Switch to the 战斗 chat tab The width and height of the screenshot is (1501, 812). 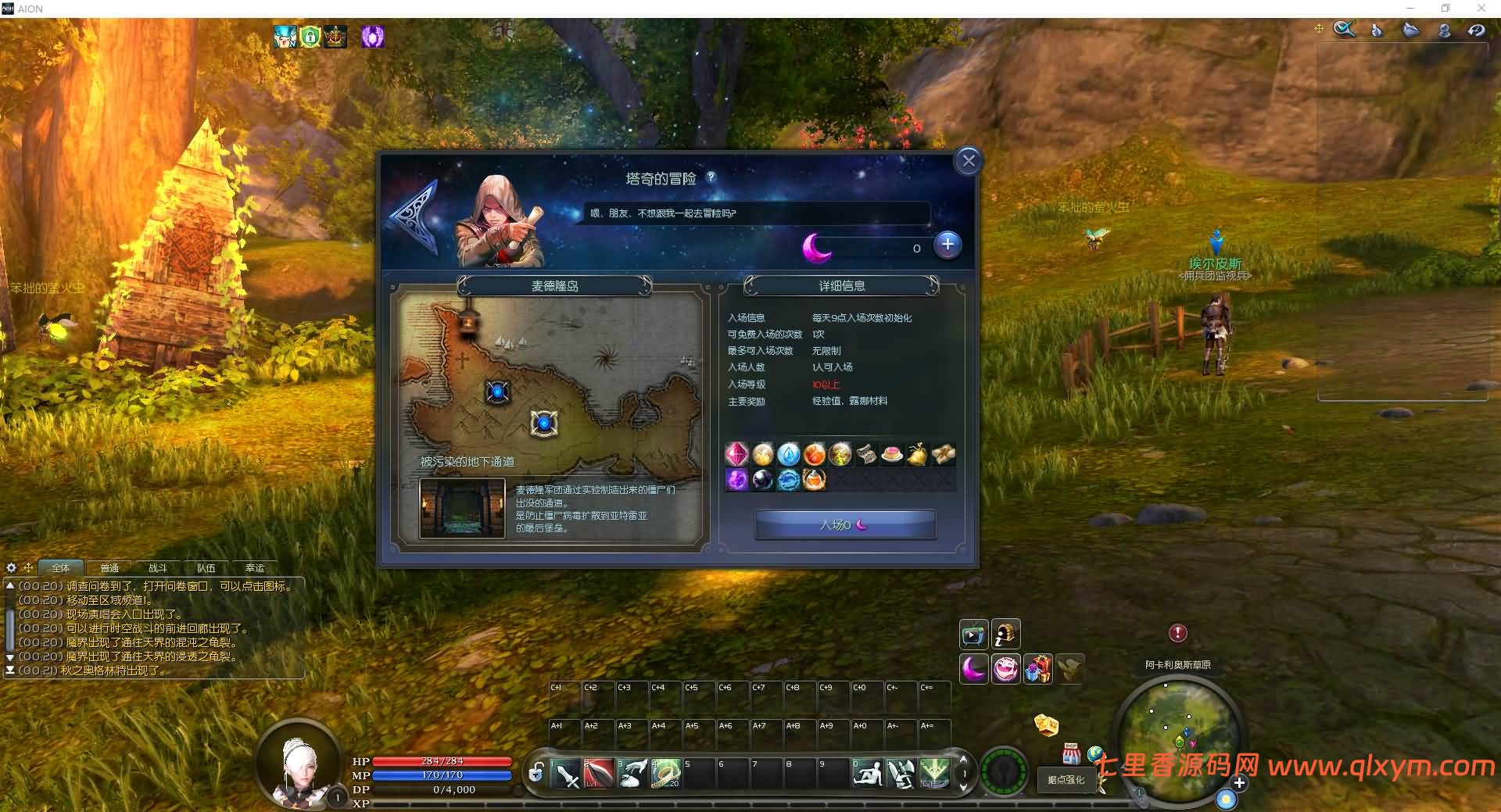(x=158, y=568)
